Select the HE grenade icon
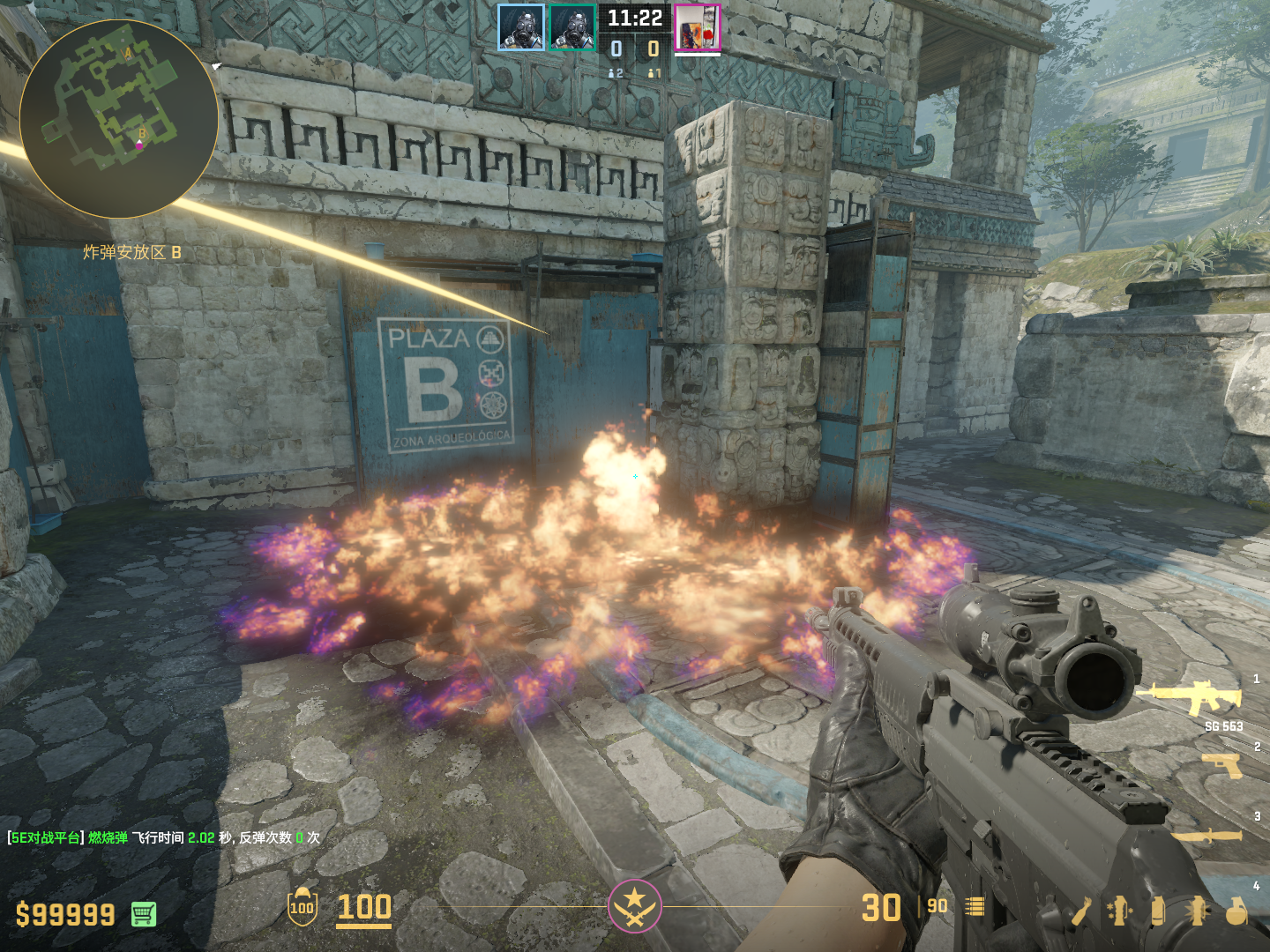Image resolution: width=1270 pixels, height=952 pixels. [1236, 911]
